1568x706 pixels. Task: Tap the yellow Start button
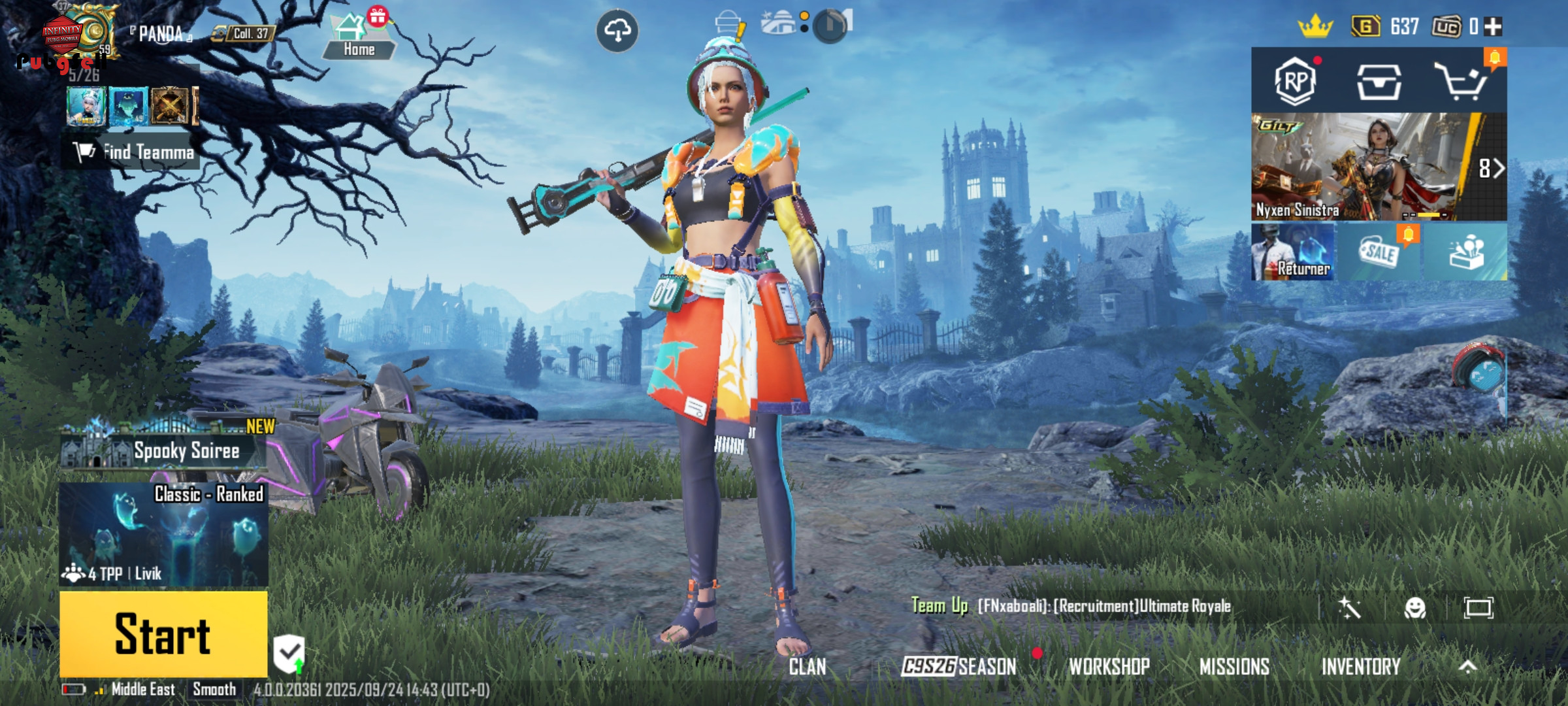tap(163, 633)
